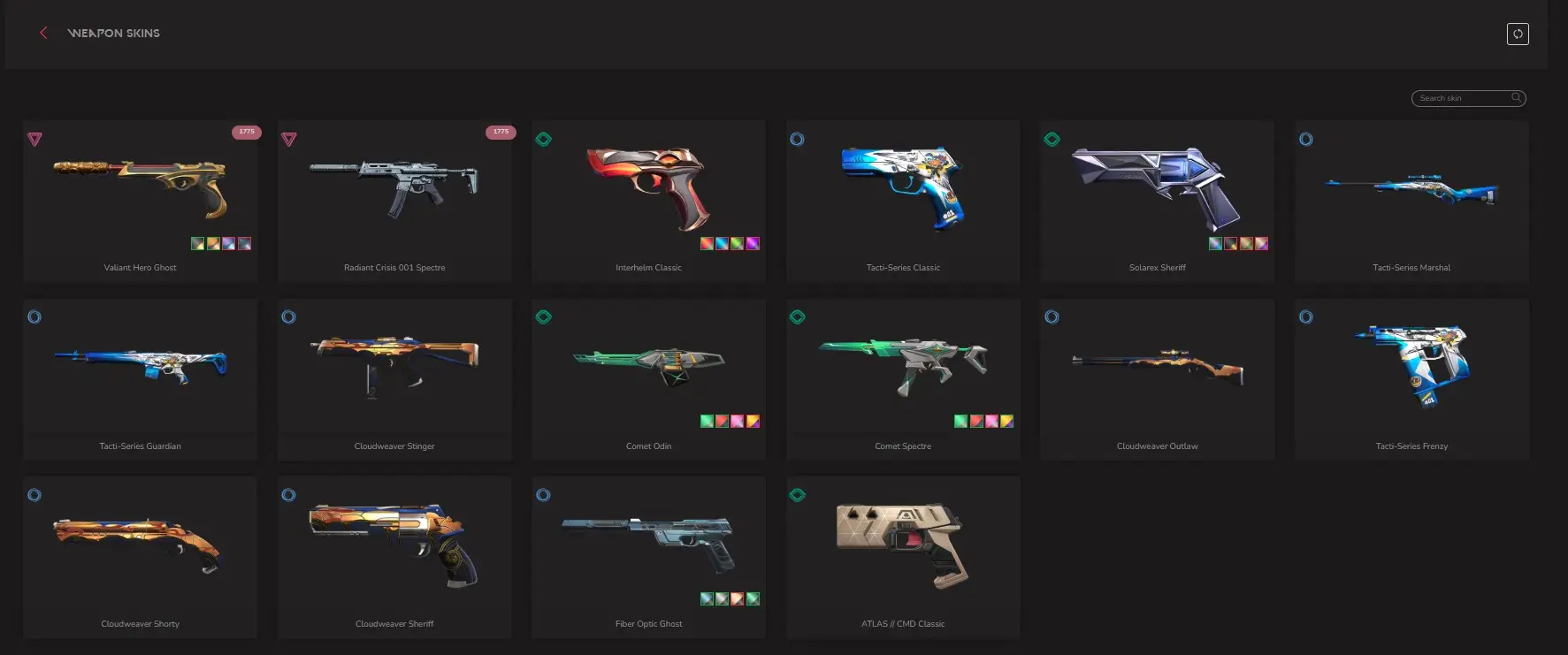Select the Cloudweaver Stinger skin
The width and height of the screenshot is (1568, 655).
tap(394, 379)
